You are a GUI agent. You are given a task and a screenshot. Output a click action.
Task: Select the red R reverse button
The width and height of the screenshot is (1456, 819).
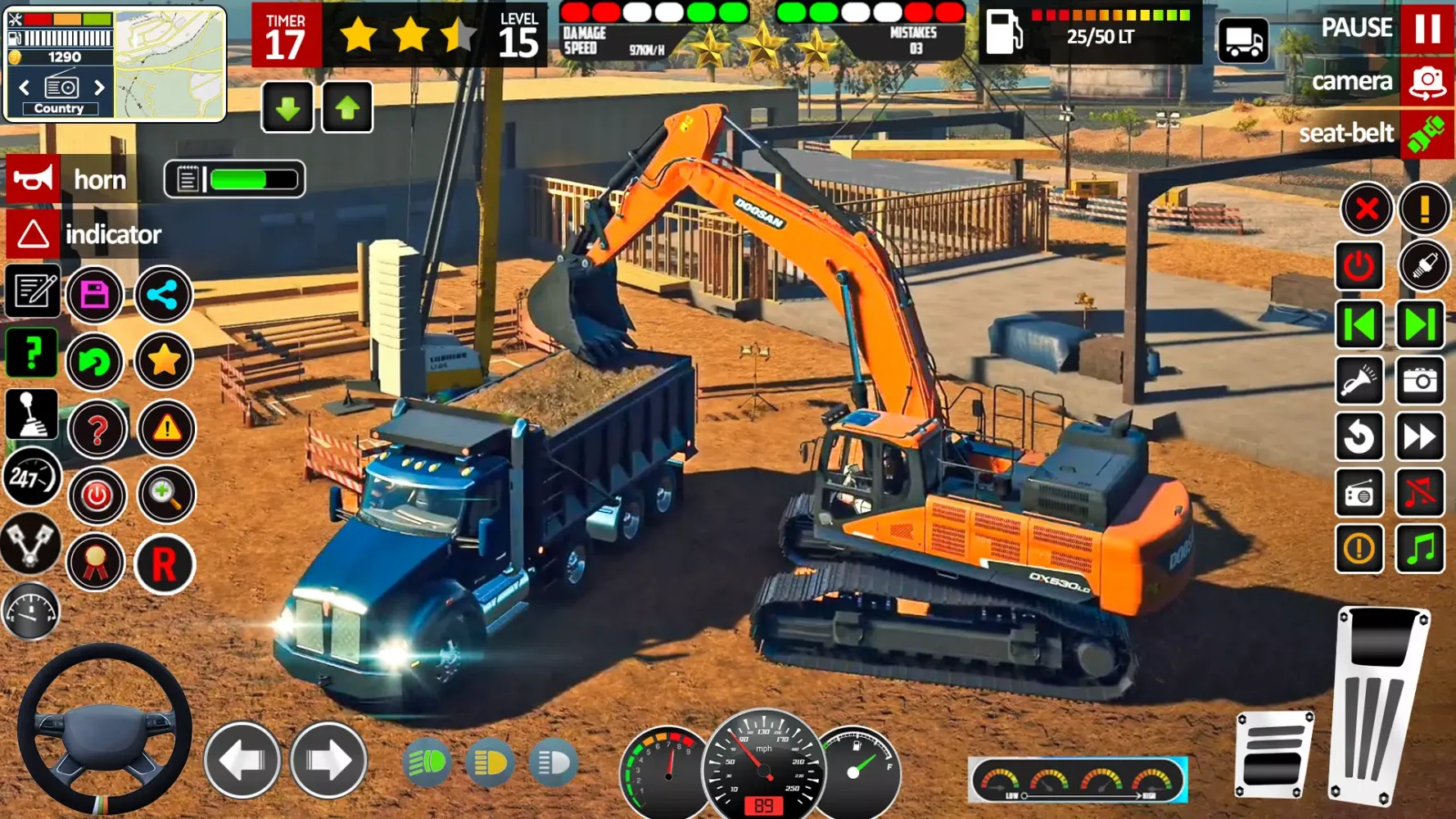point(165,563)
